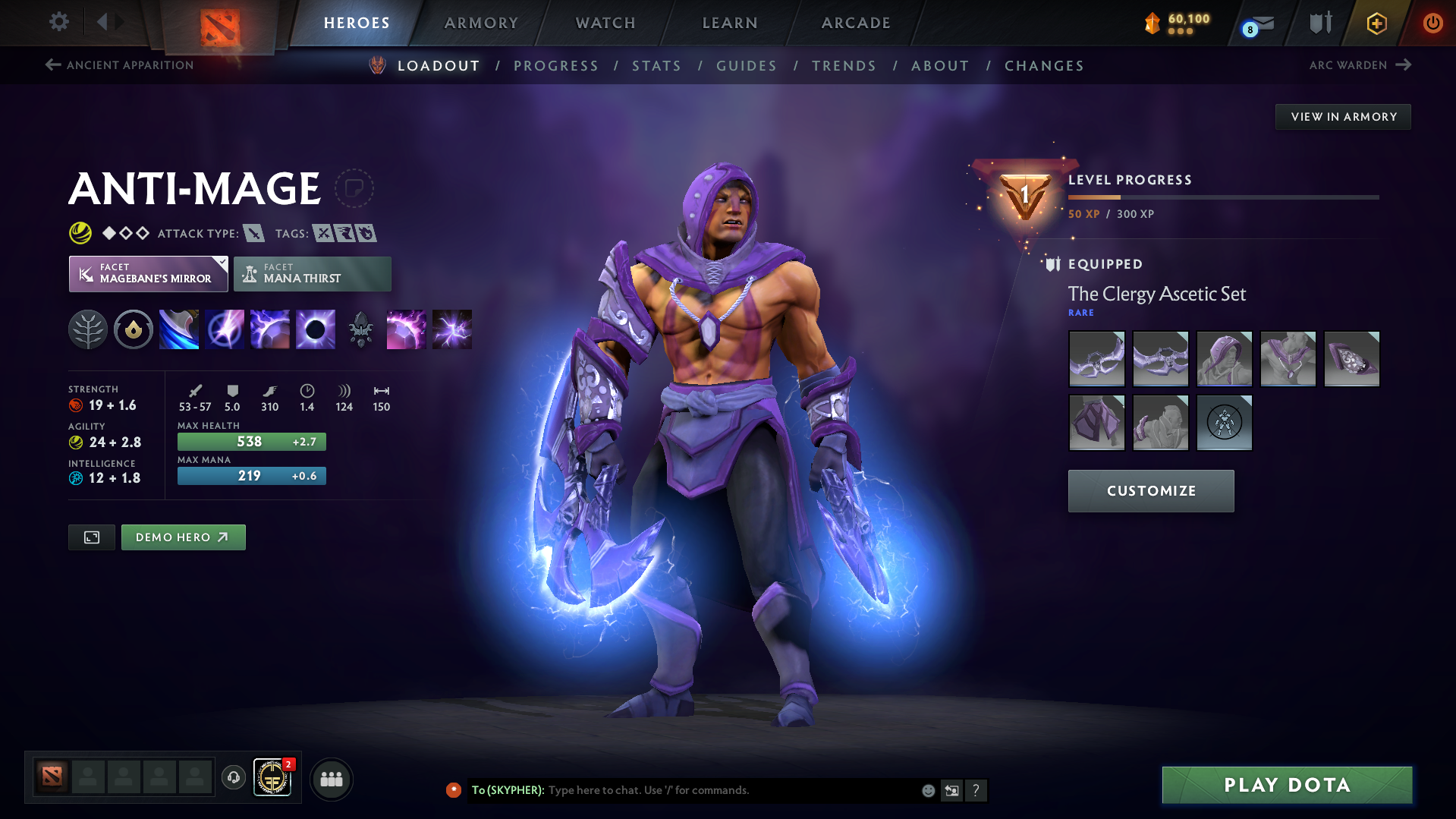Toggle the chat emoticon panel
Image resolution: width=1456 pixels, height=819 pixels.
pyautogui.click(x=927, y=790)
